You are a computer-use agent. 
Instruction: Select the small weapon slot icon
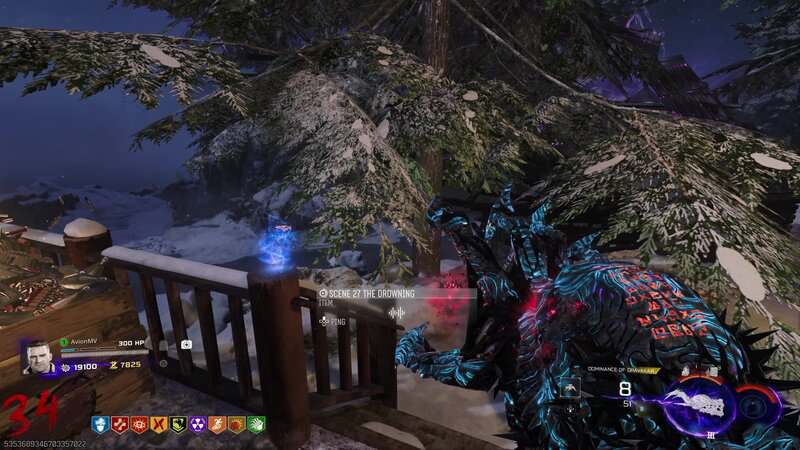pos(569,387)
